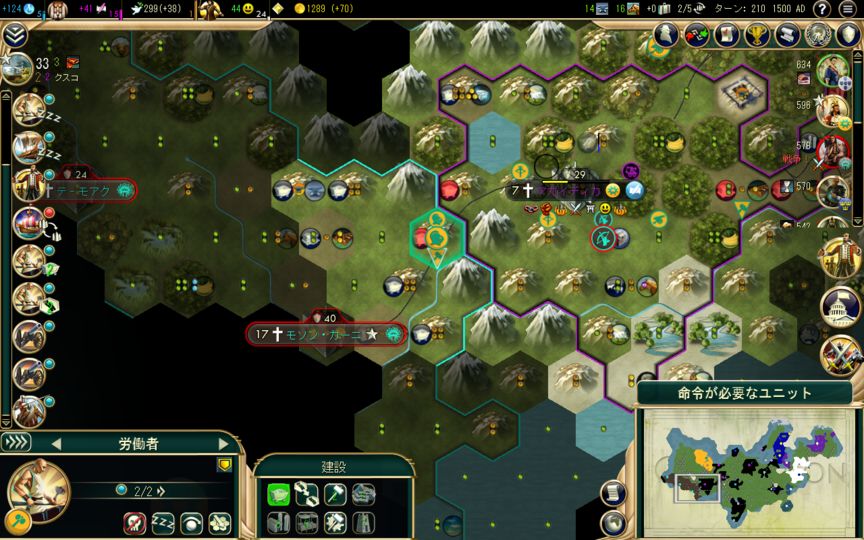Select the previous unit arrow beside 労働者
The image size is (864, 540).
point(57,443)
